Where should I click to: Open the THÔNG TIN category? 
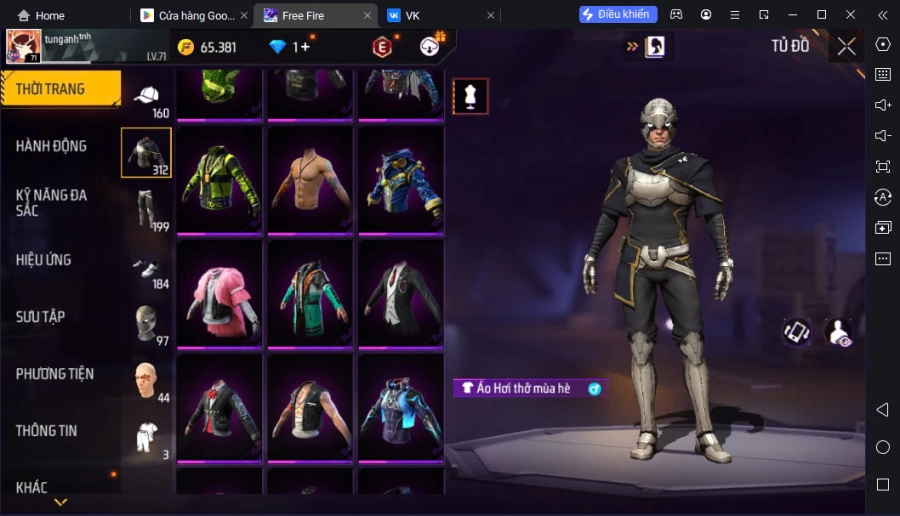coord(46,431)
